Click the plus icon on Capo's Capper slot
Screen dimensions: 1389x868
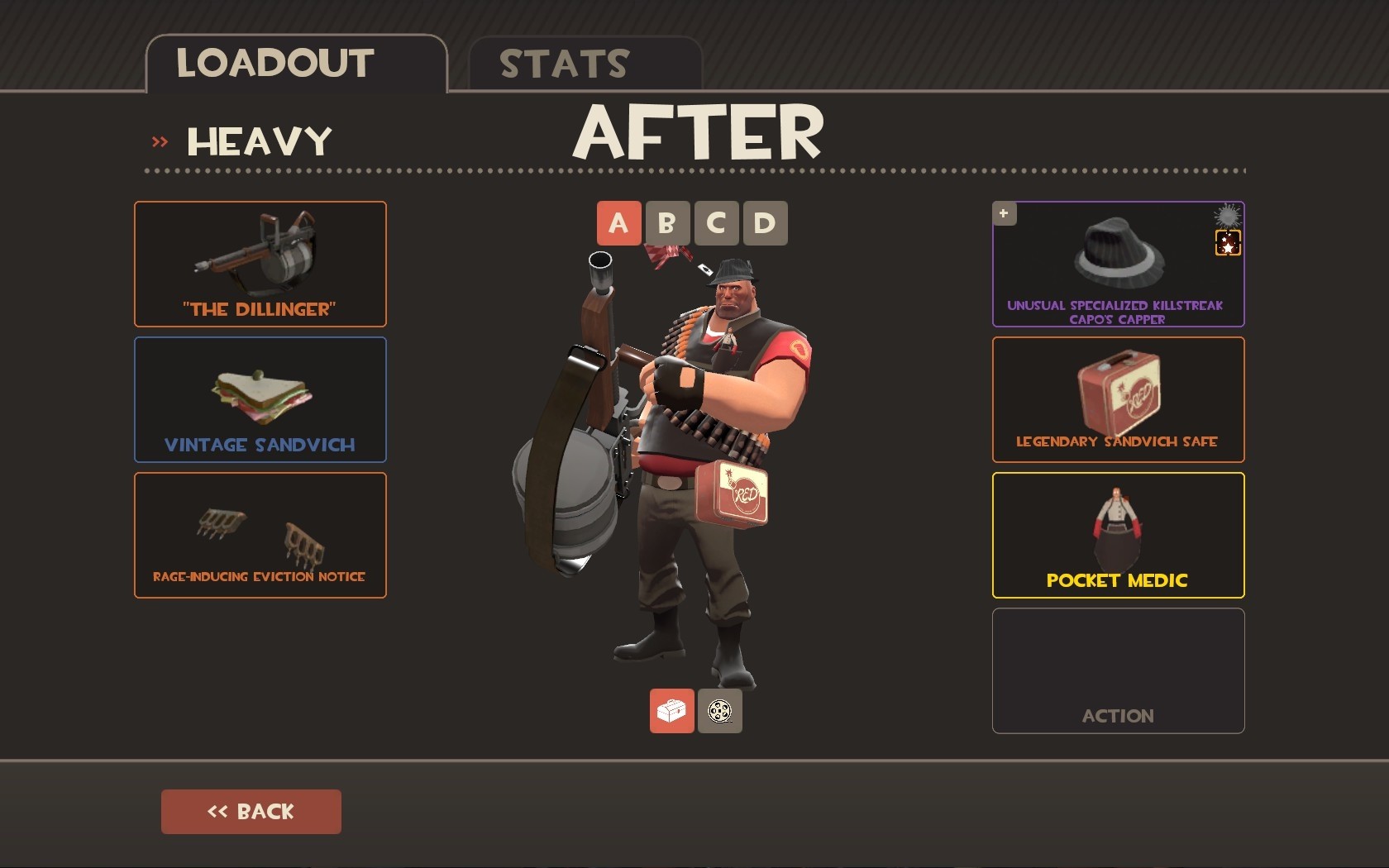1004,213
